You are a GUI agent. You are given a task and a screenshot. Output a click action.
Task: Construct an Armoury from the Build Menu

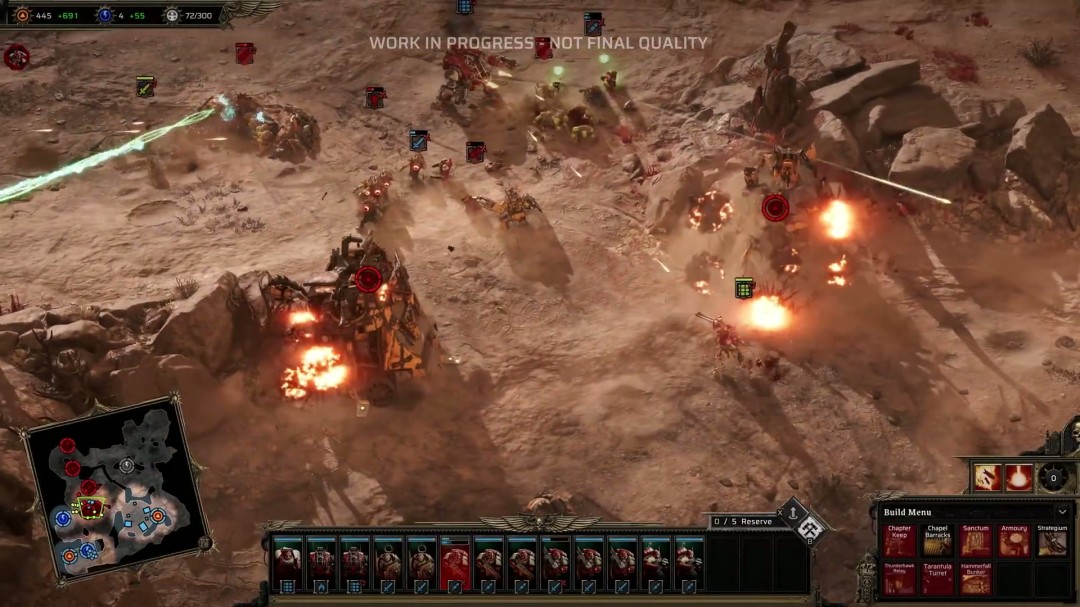[x=1013, y=541]
